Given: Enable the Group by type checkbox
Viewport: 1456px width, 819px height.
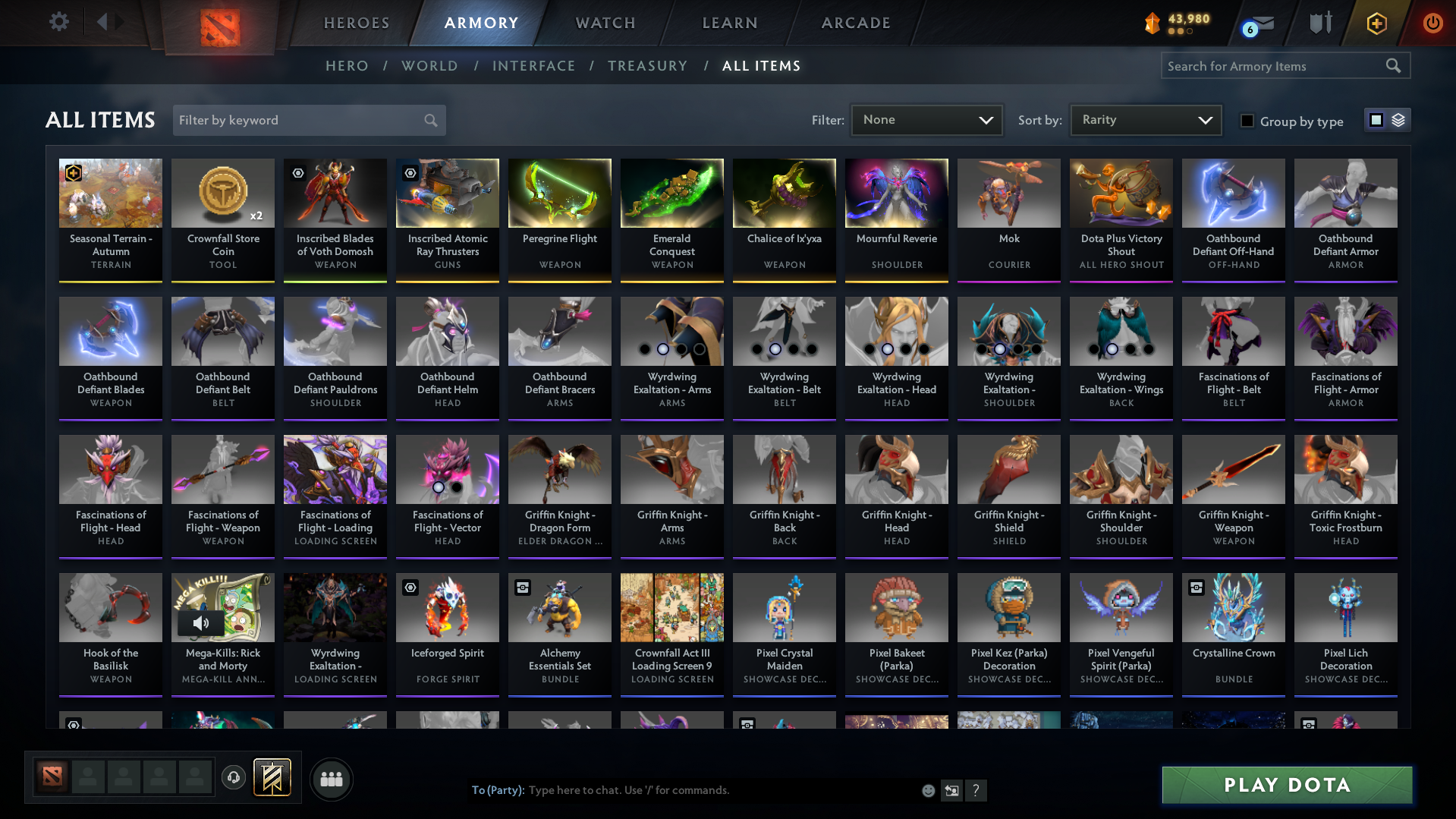Looking at the screenshot, I should (x=1247, y=121).
